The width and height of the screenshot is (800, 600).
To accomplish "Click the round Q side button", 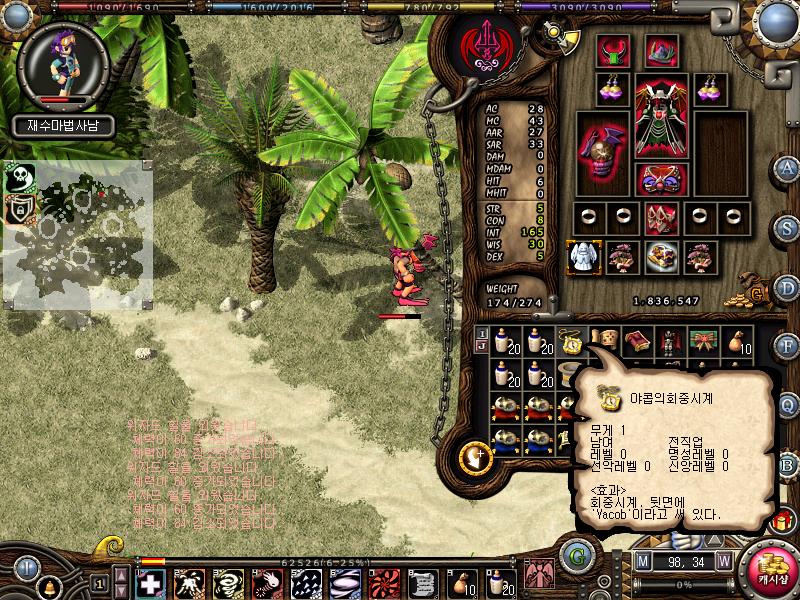I will 788,405.
